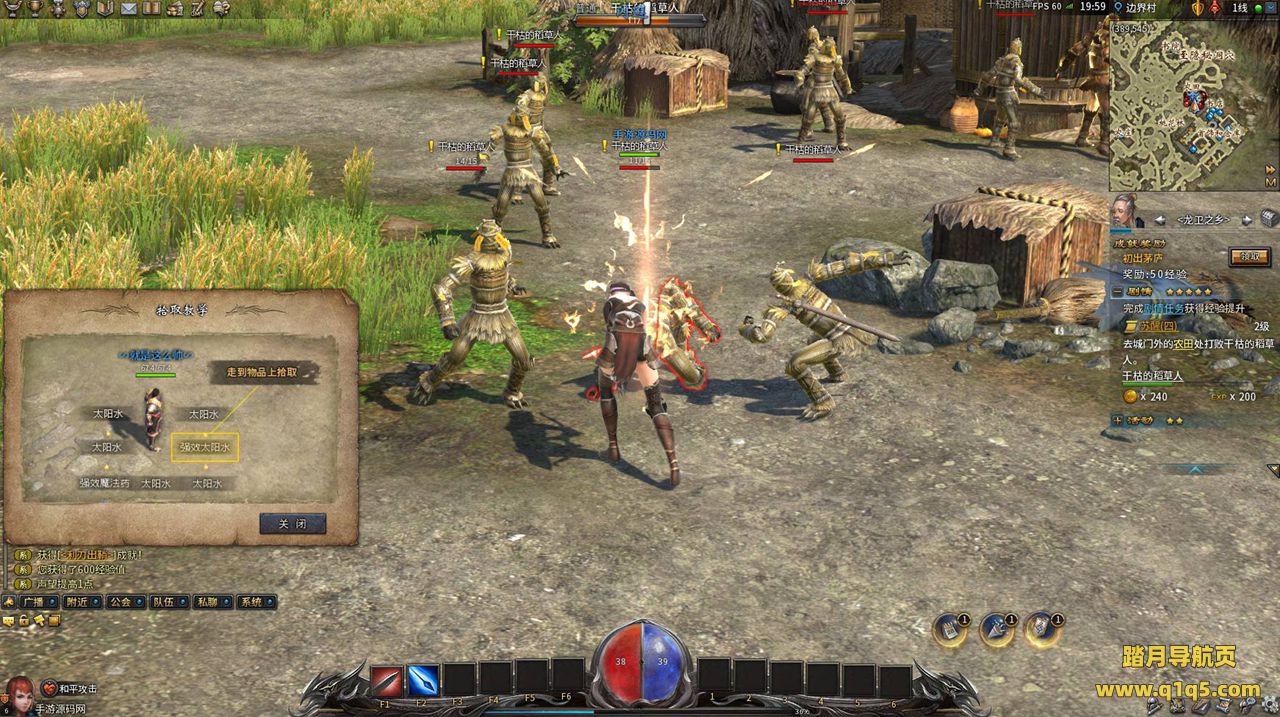Image resolution: width=1280 pixels, height=717 pixels.
Task: Open the 公会 guild chat tab
Action: pos(119,602)
